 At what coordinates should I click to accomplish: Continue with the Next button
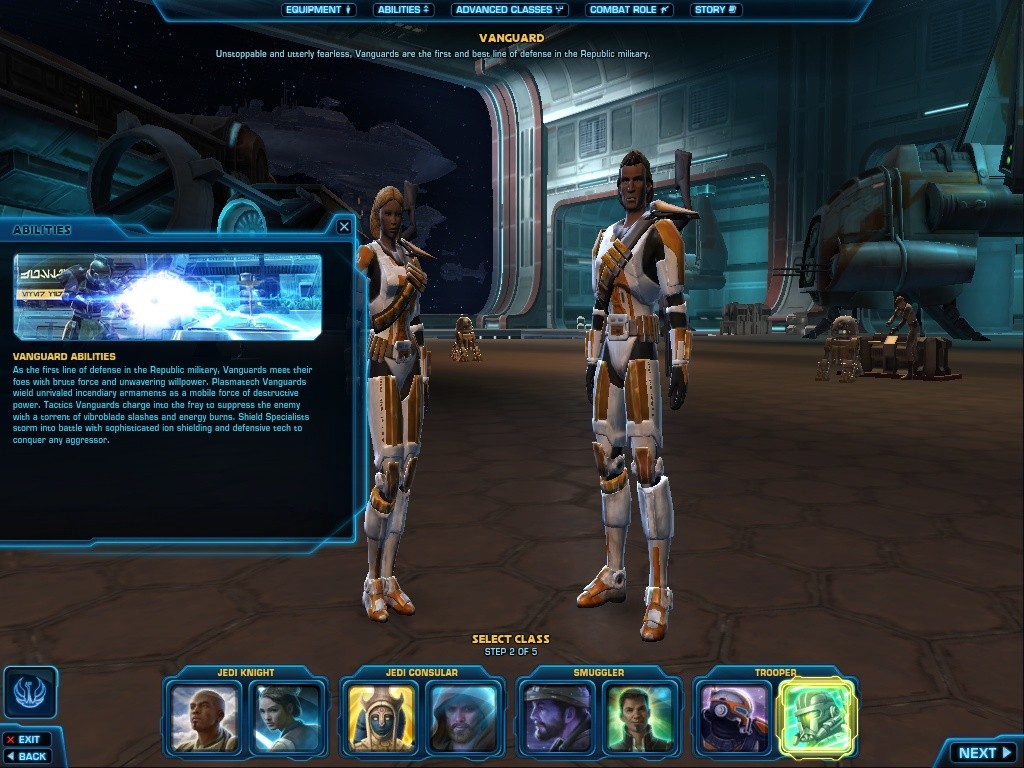[985, 753]
